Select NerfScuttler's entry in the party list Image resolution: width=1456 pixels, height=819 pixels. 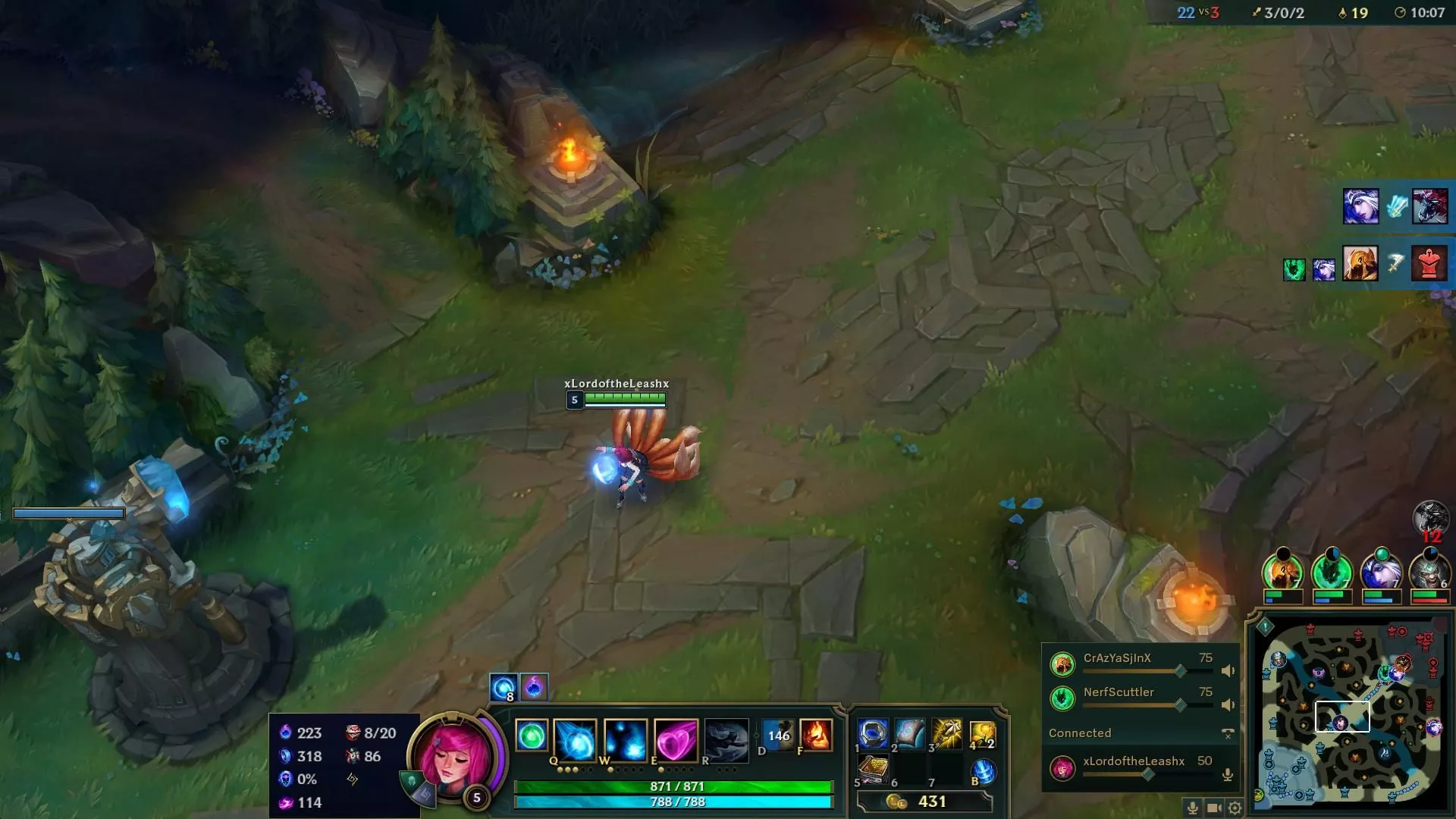pos(1117,692)
